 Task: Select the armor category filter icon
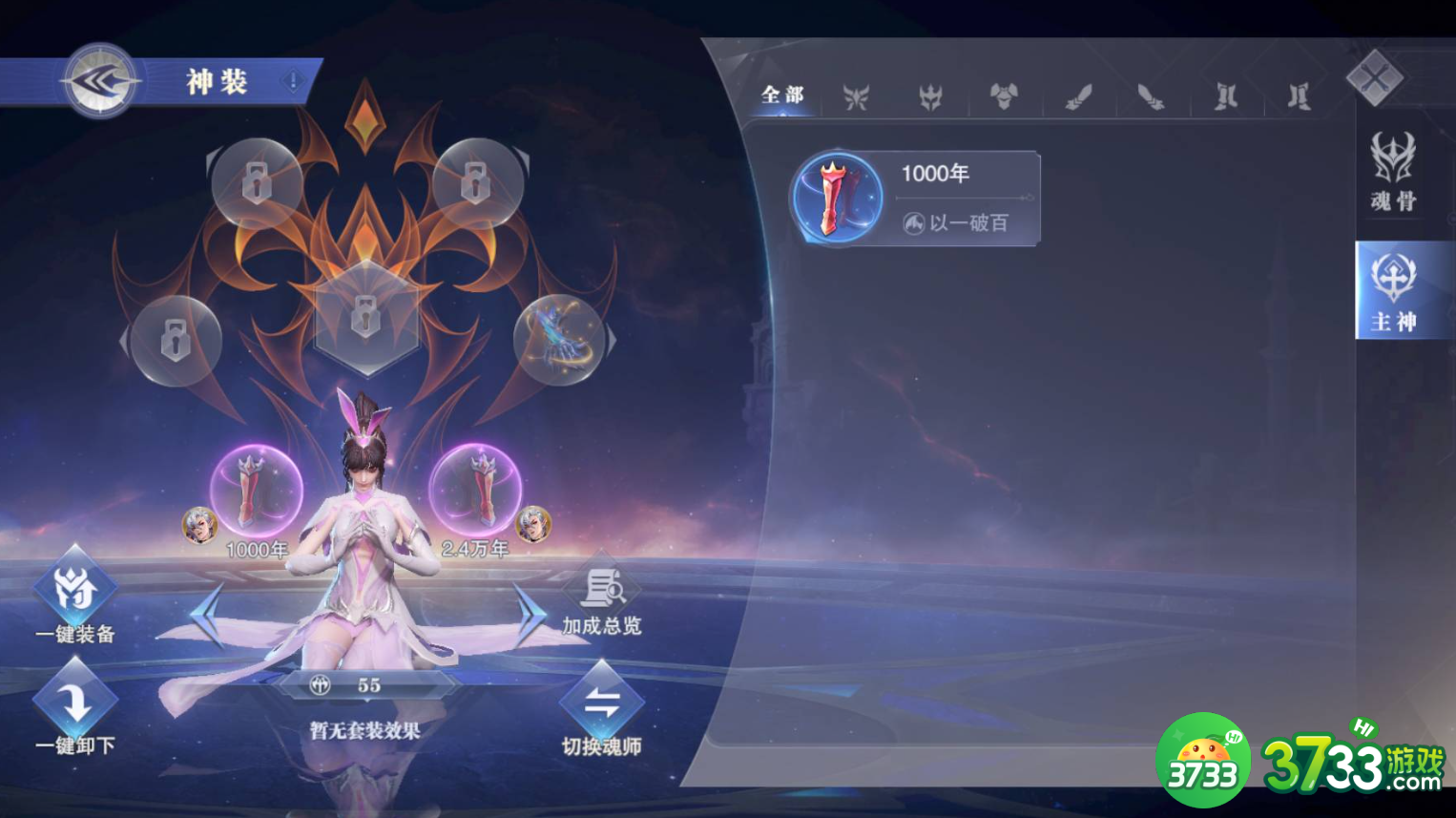1005,95
